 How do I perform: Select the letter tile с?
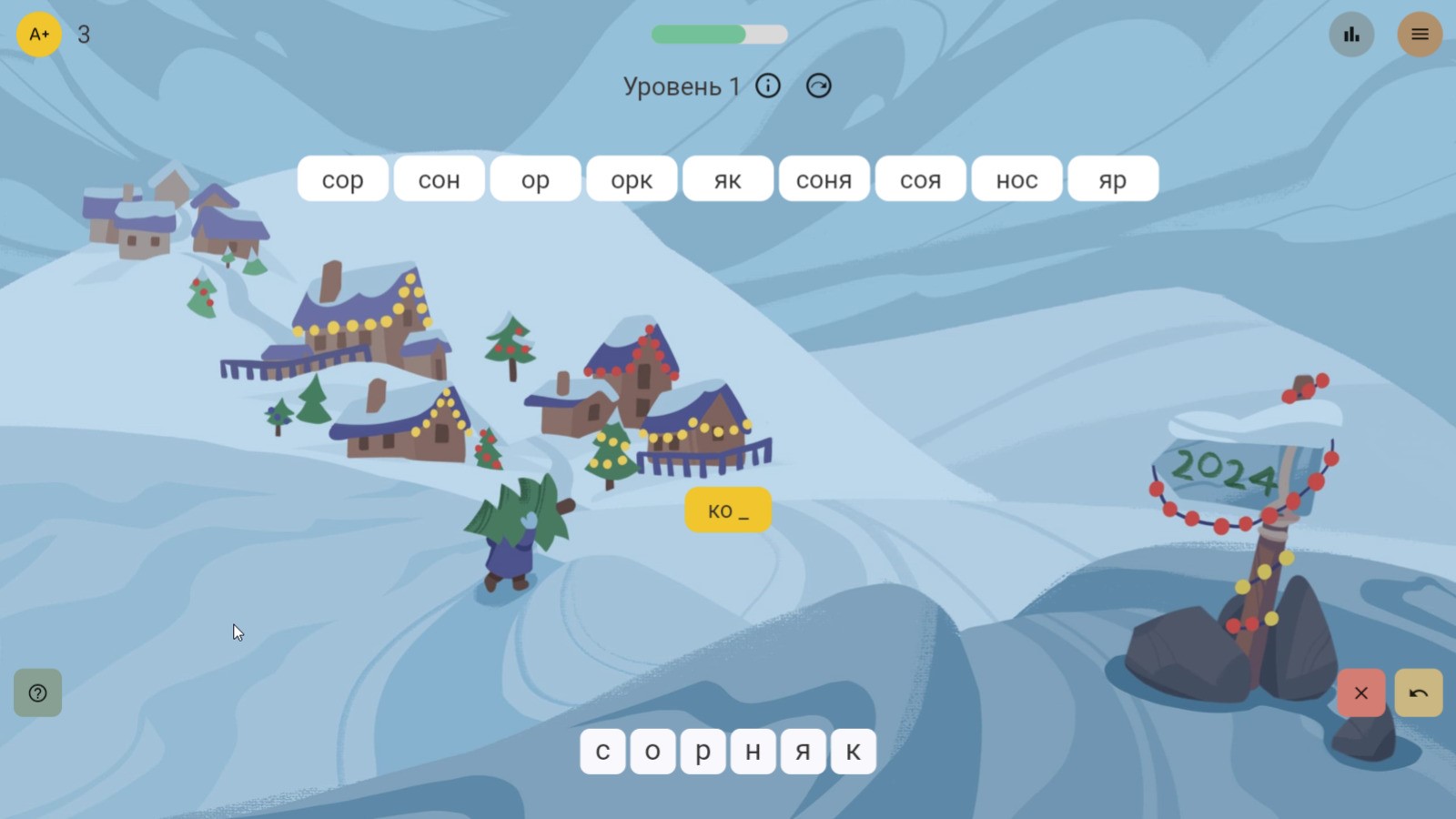pyautogui.click(x=602, y=751)
